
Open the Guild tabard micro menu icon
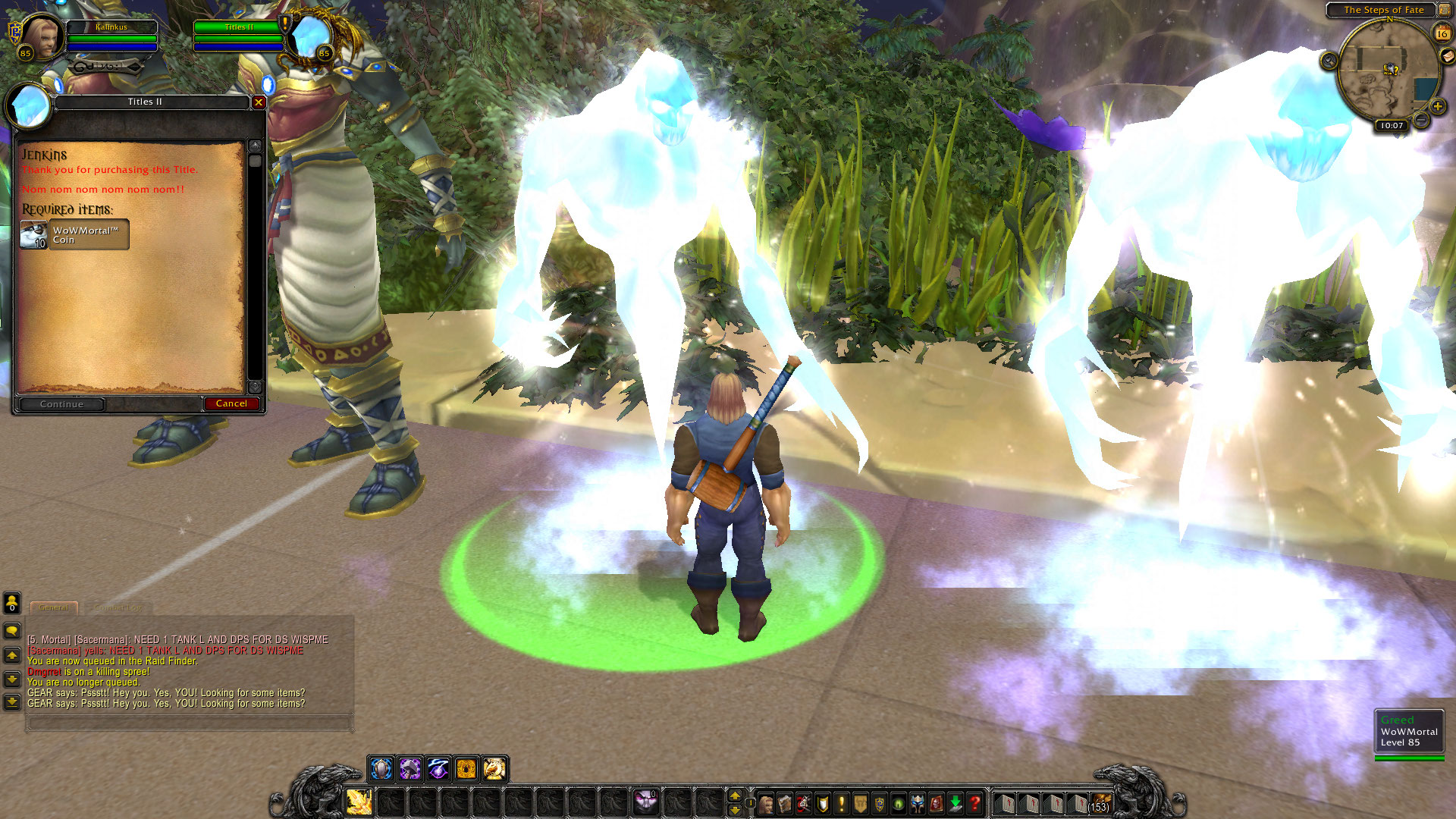coord(860,802)
